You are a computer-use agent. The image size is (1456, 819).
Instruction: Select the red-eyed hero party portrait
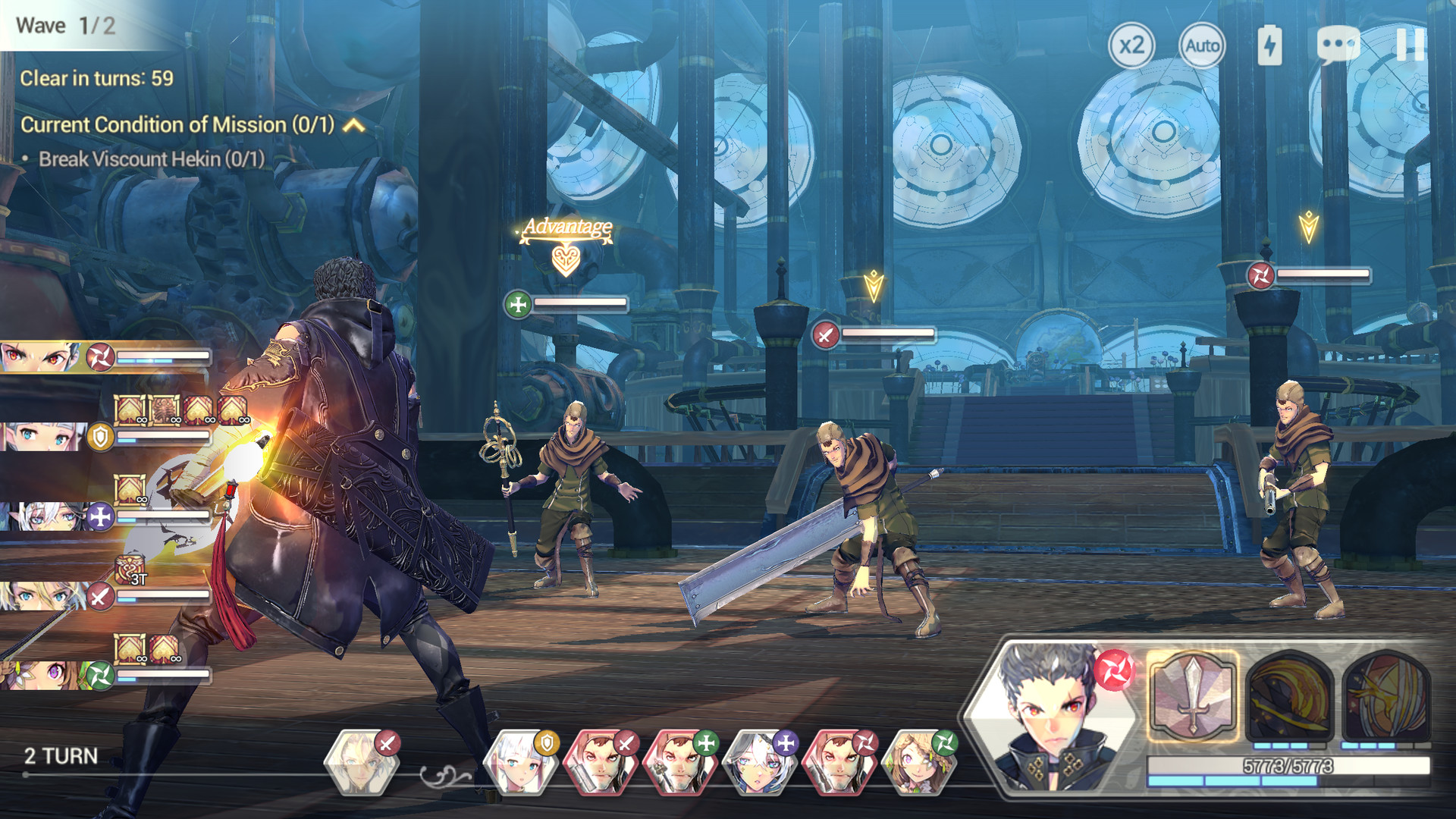click(42, 356)
